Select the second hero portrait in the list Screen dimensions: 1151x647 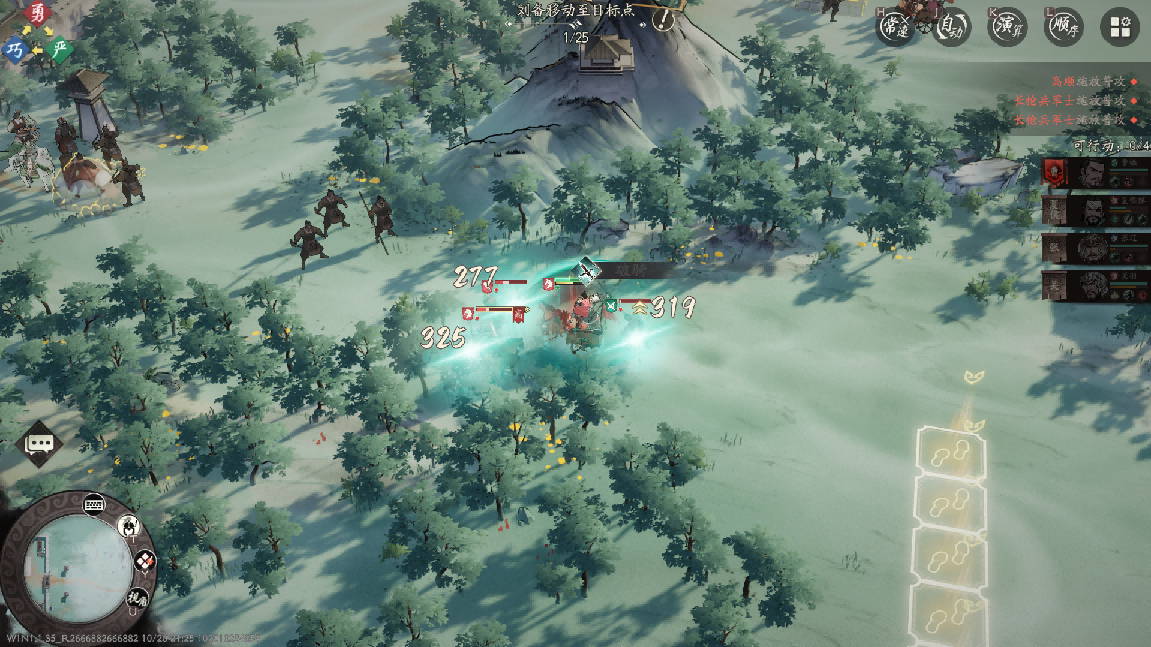1095,209
